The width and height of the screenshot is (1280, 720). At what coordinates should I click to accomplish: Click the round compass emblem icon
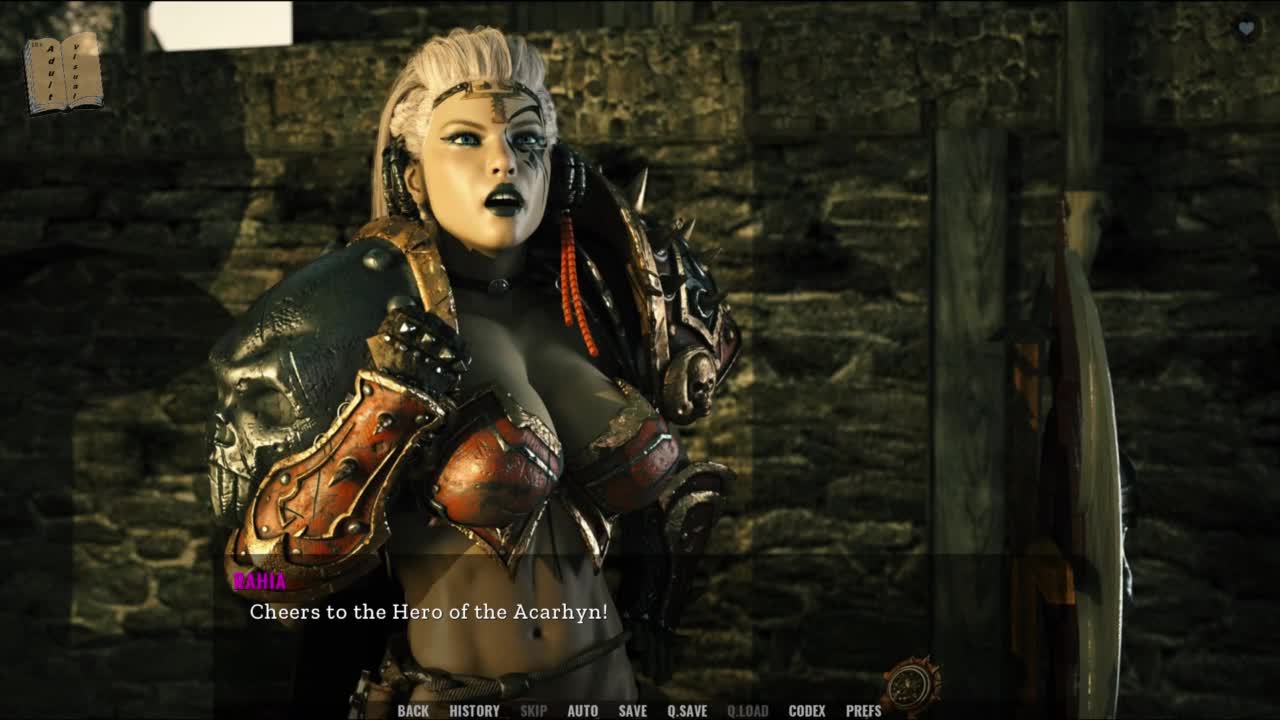point(912,685)
